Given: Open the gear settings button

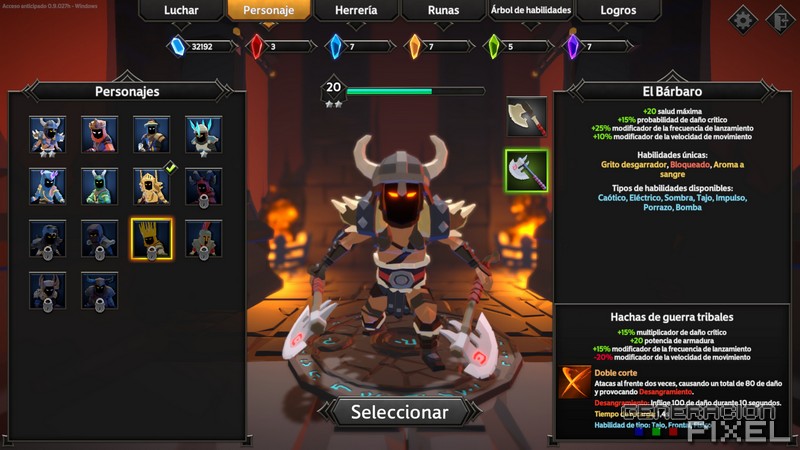Looking at the screenshot, I should [x=742, y=19].
